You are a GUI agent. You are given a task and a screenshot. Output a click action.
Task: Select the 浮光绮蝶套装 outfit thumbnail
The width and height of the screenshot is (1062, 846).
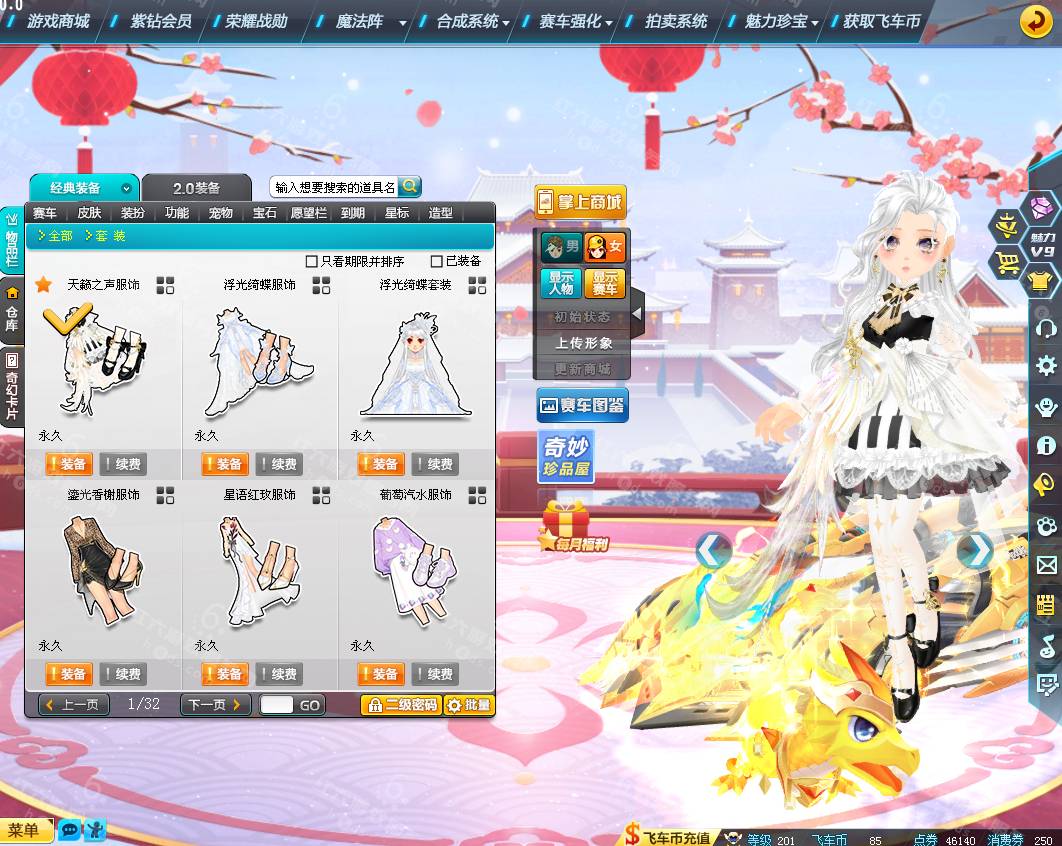click(415, 364)
